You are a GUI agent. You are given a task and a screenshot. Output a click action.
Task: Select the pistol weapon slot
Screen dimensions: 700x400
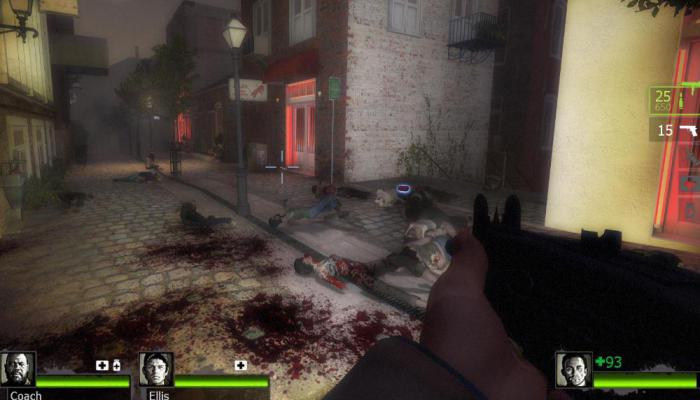[x=675, y=130]
